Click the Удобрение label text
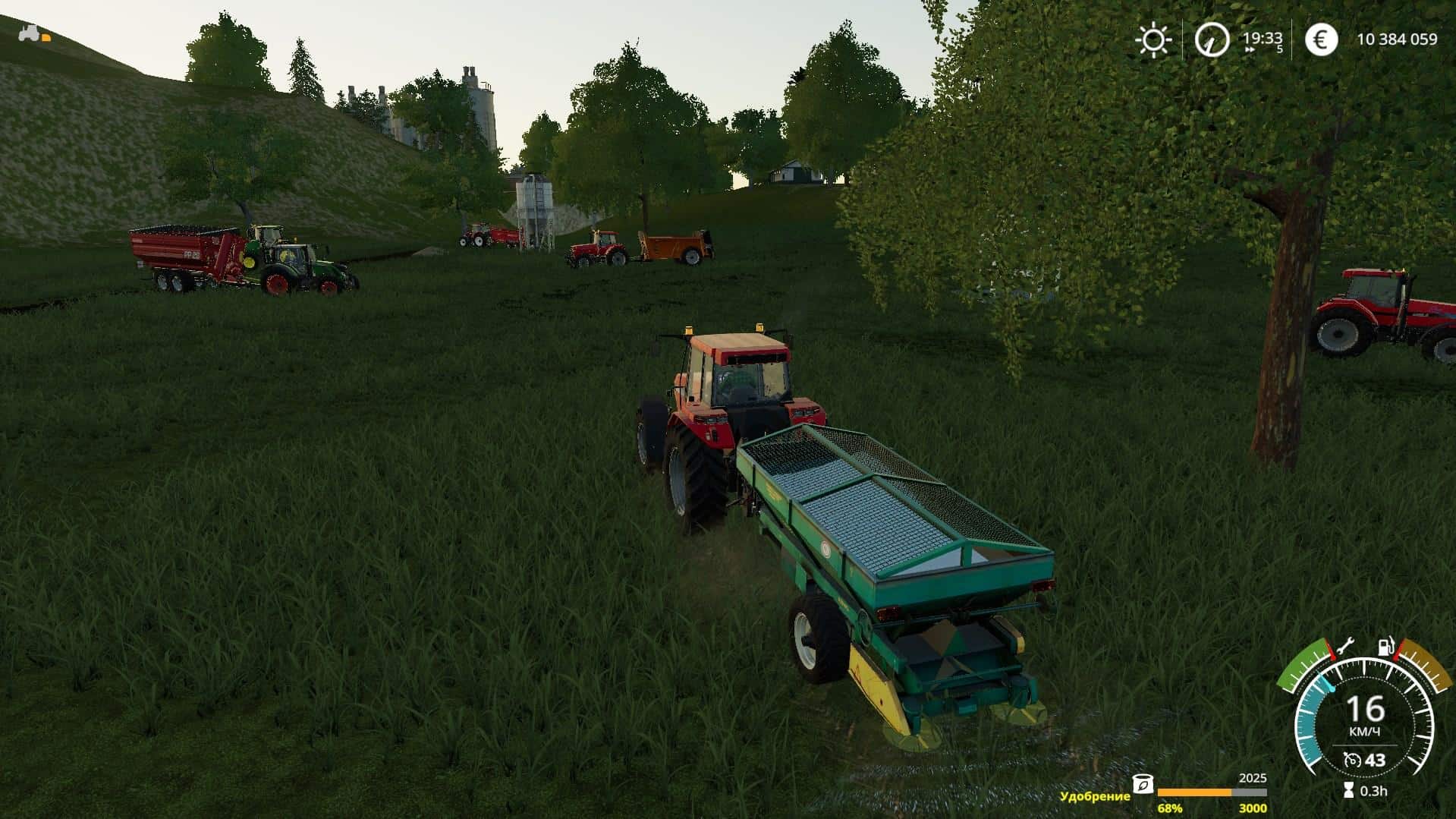 tap(1094, 795)
